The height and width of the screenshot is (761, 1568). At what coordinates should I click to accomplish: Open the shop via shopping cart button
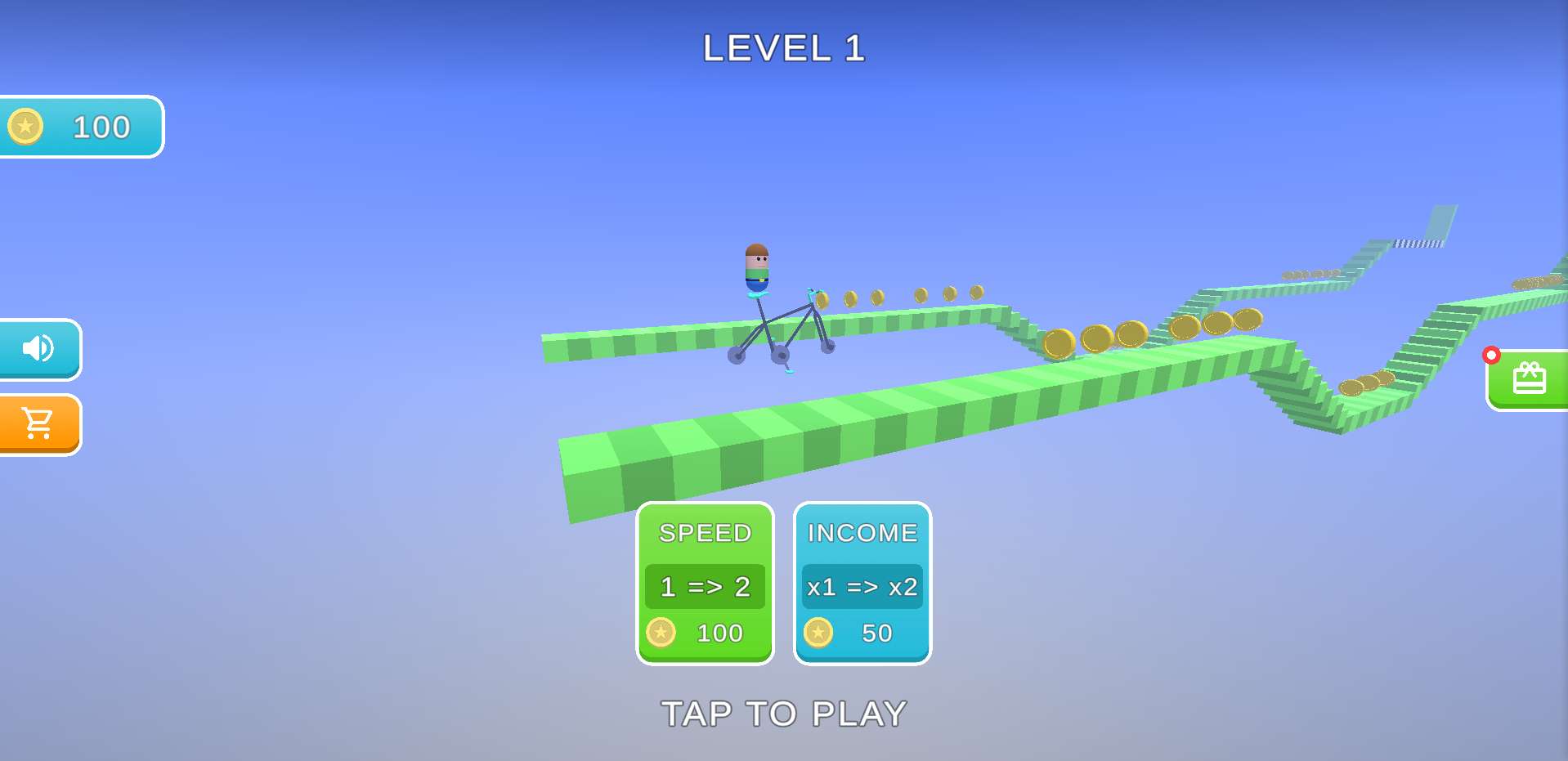[38, 424]
